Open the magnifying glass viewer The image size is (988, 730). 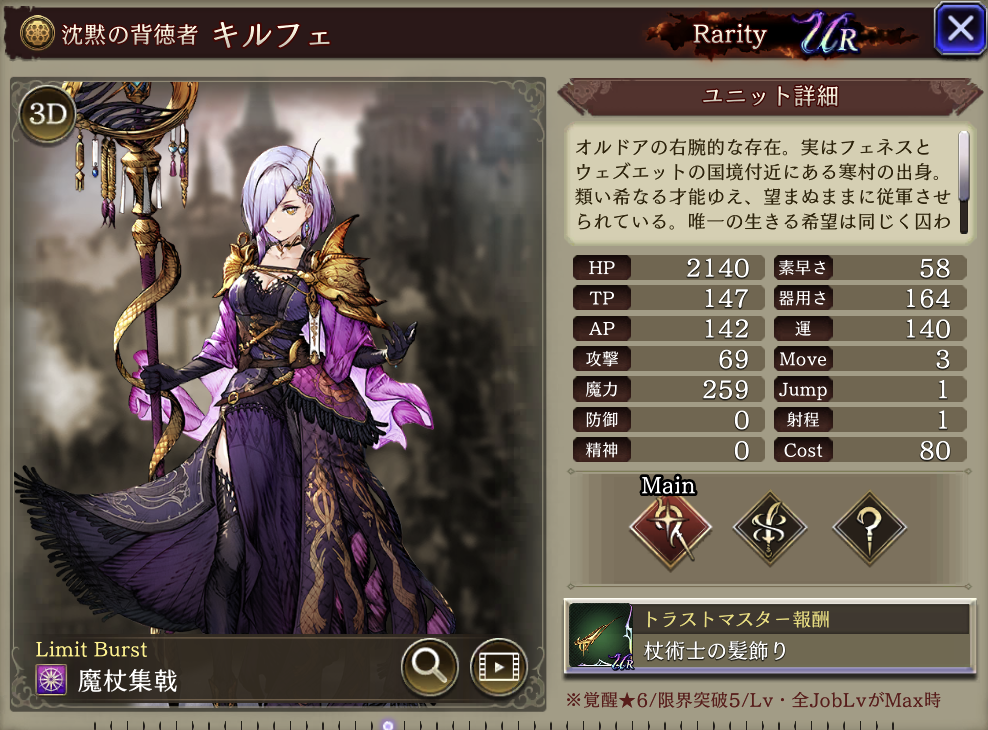(430, 665)
